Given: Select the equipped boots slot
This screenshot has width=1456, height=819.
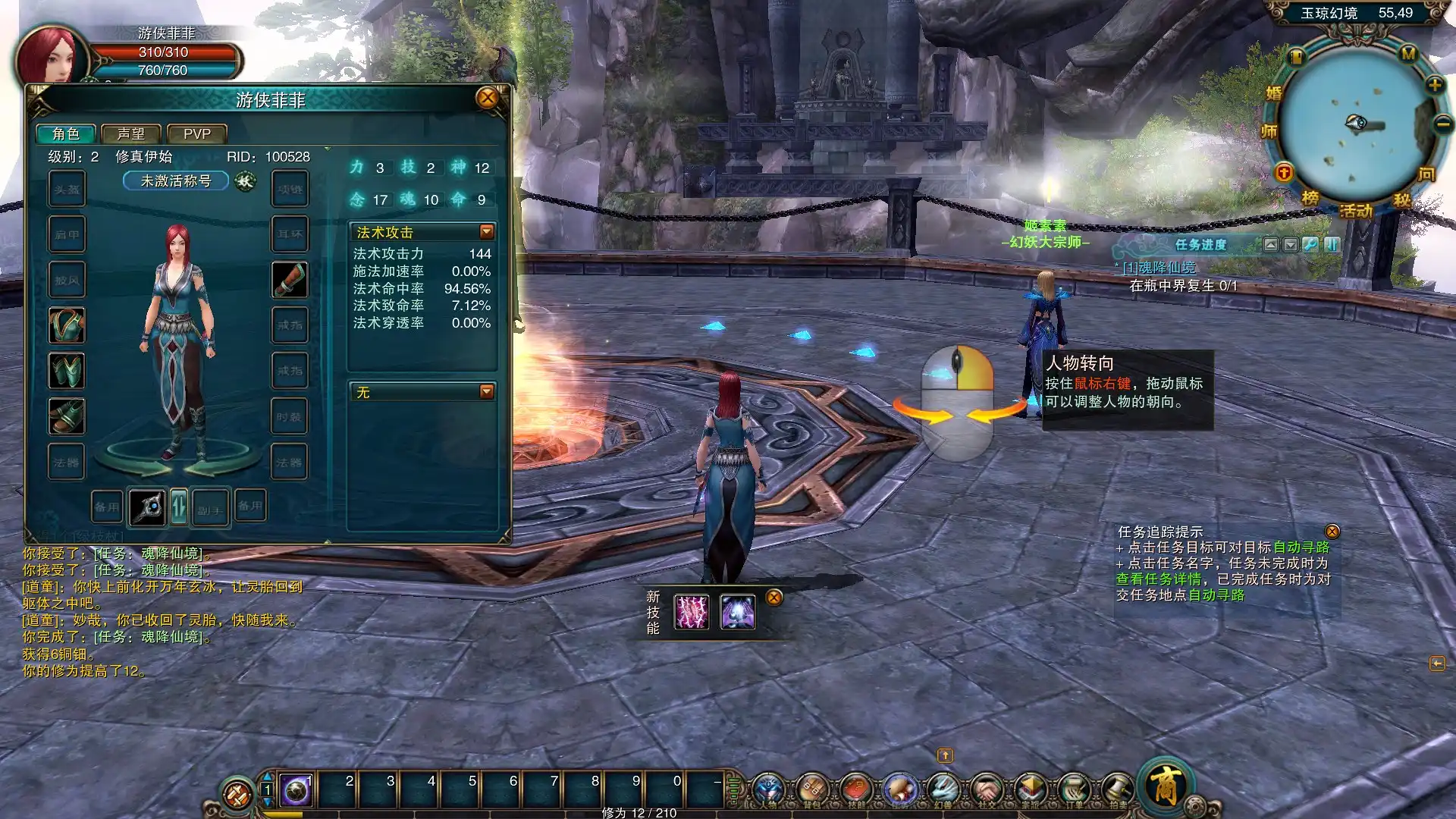Looking at the screenshot, I should click(67, 416).
